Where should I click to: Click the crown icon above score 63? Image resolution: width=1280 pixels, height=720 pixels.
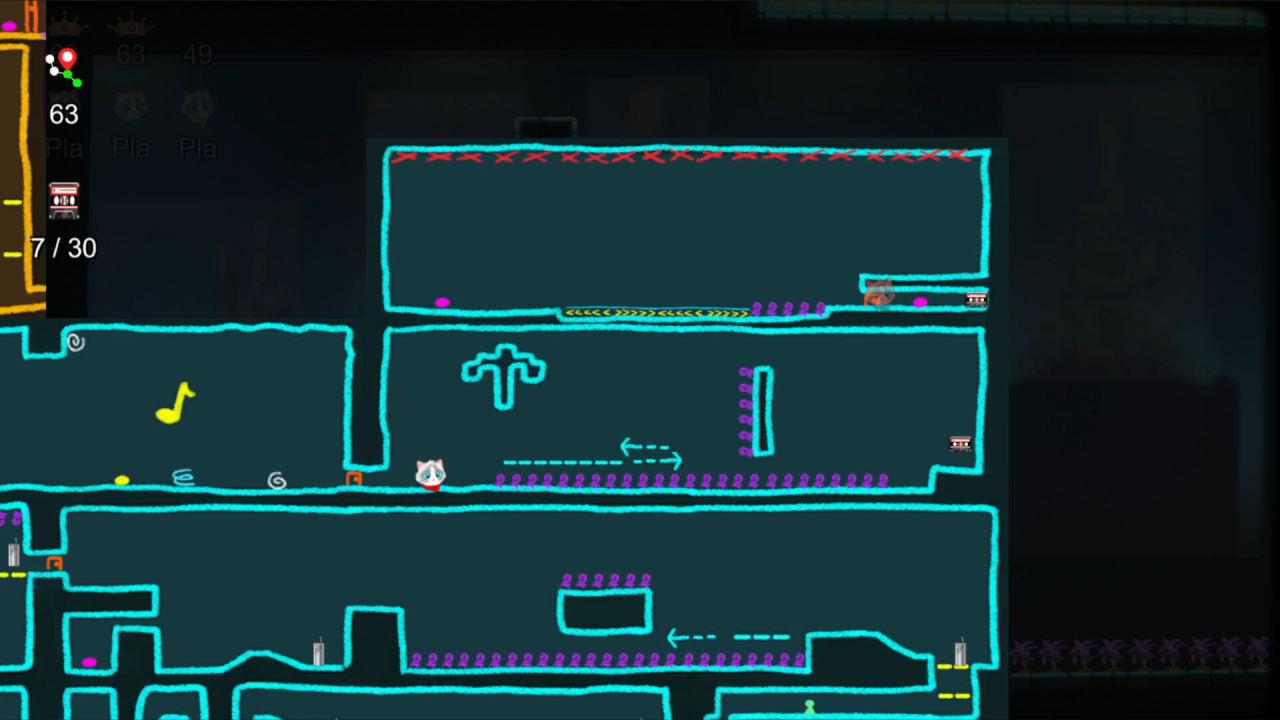pos(131,27)
